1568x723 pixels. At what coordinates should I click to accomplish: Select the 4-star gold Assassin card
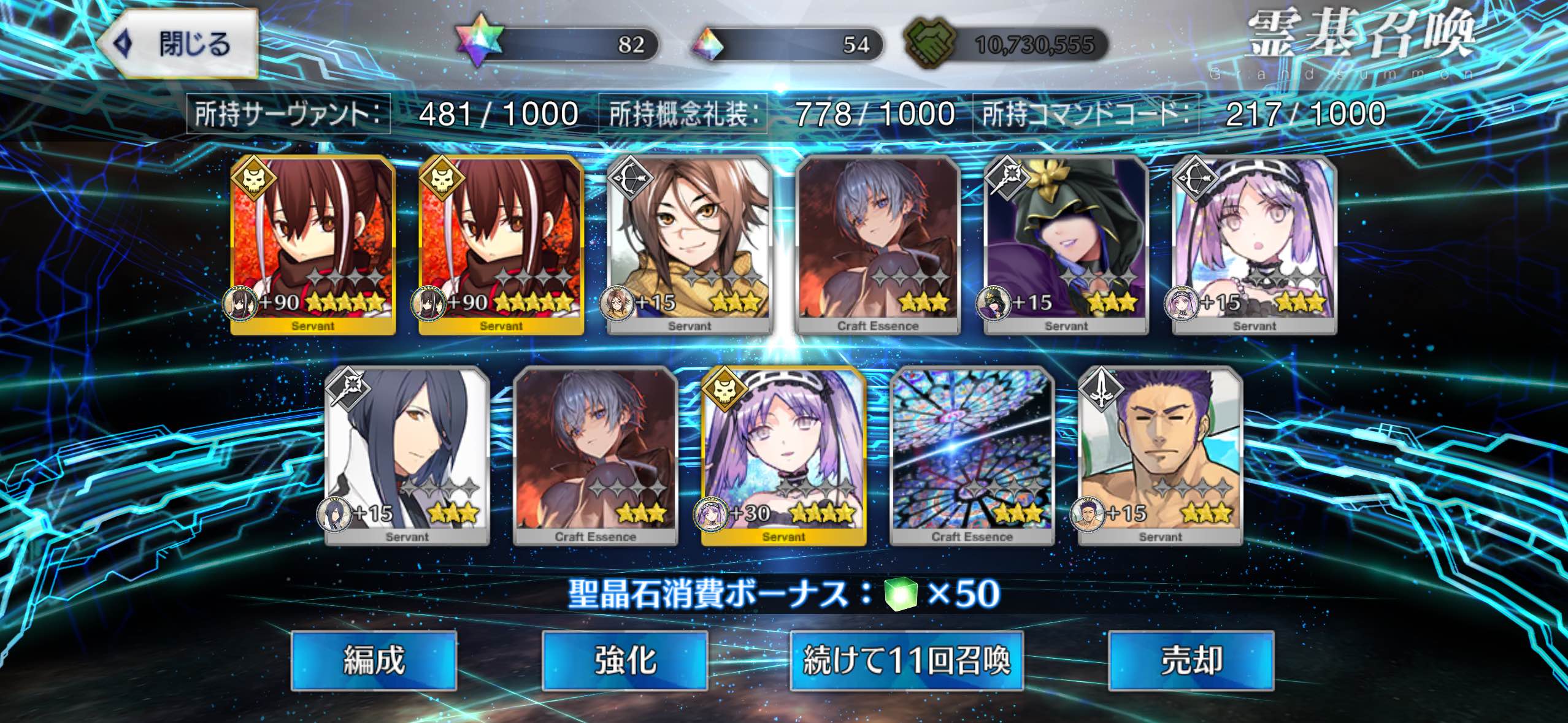(x=783, y=456)
